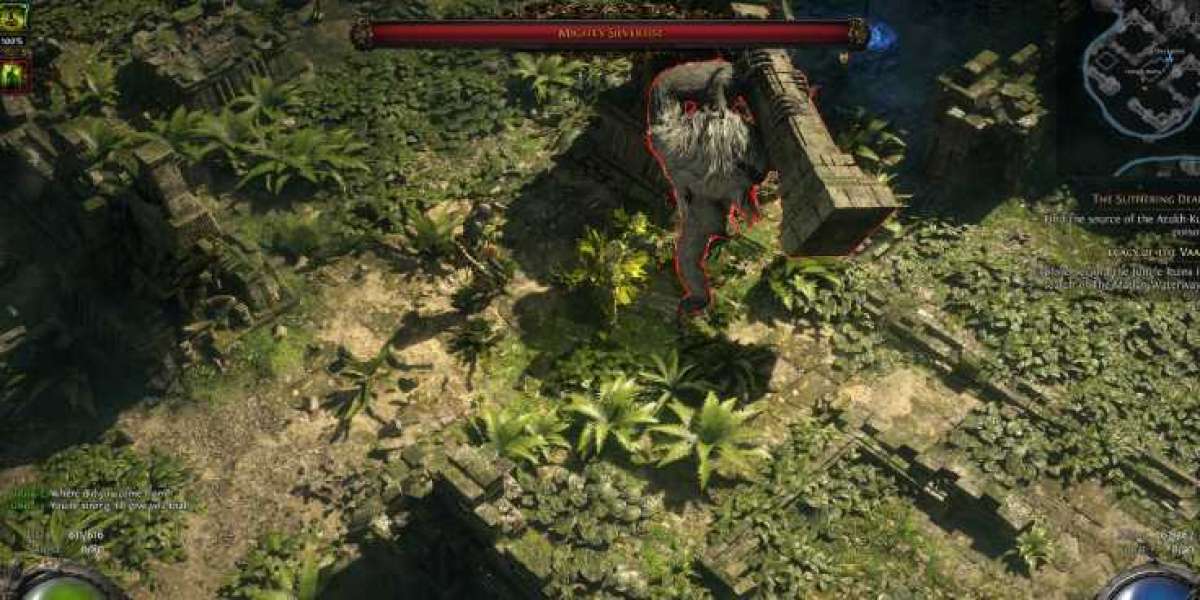Click the topmost green buff icon
Image resolution: width=1200 pixels, height=600 pixels.
pos(14,16)
